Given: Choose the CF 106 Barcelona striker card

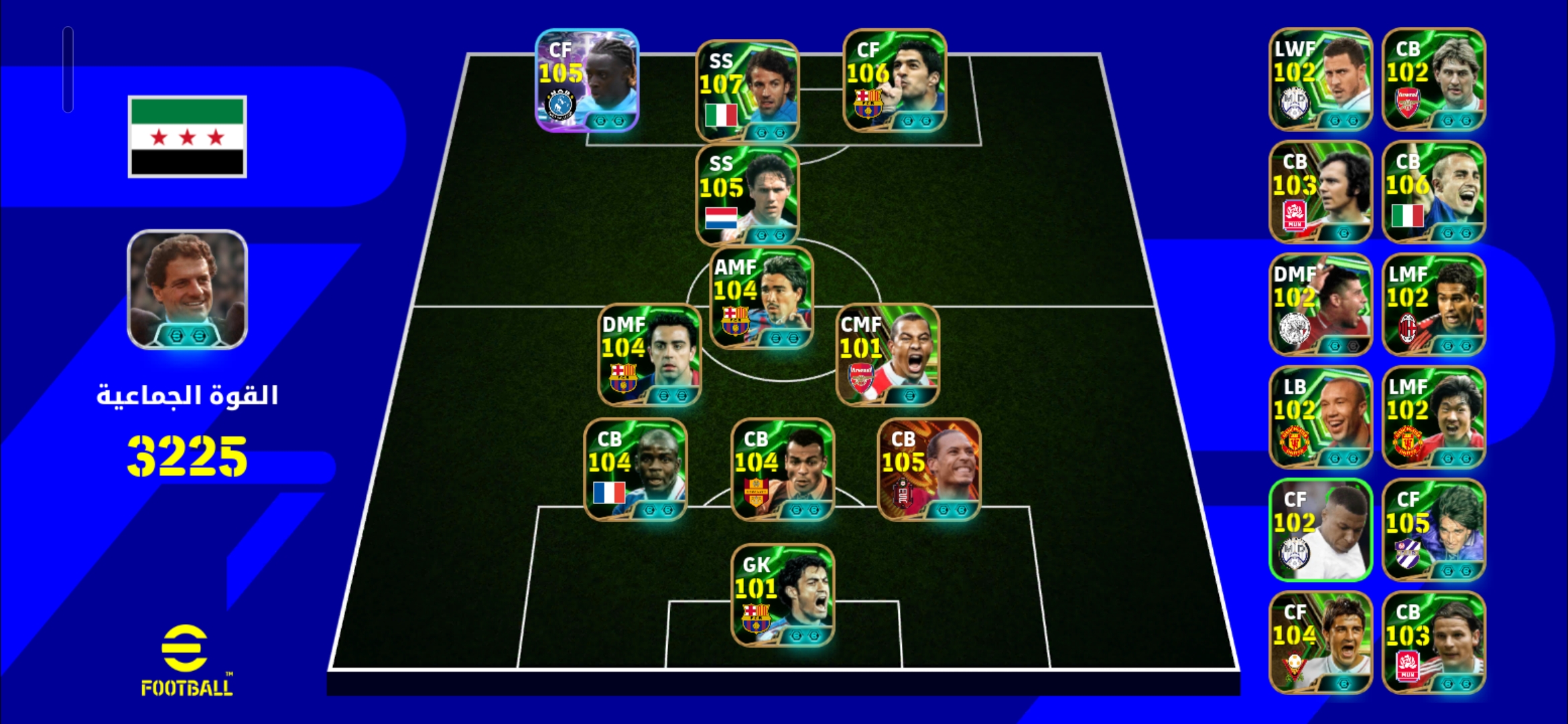Looking at the screenshot, I should point(895,80).
